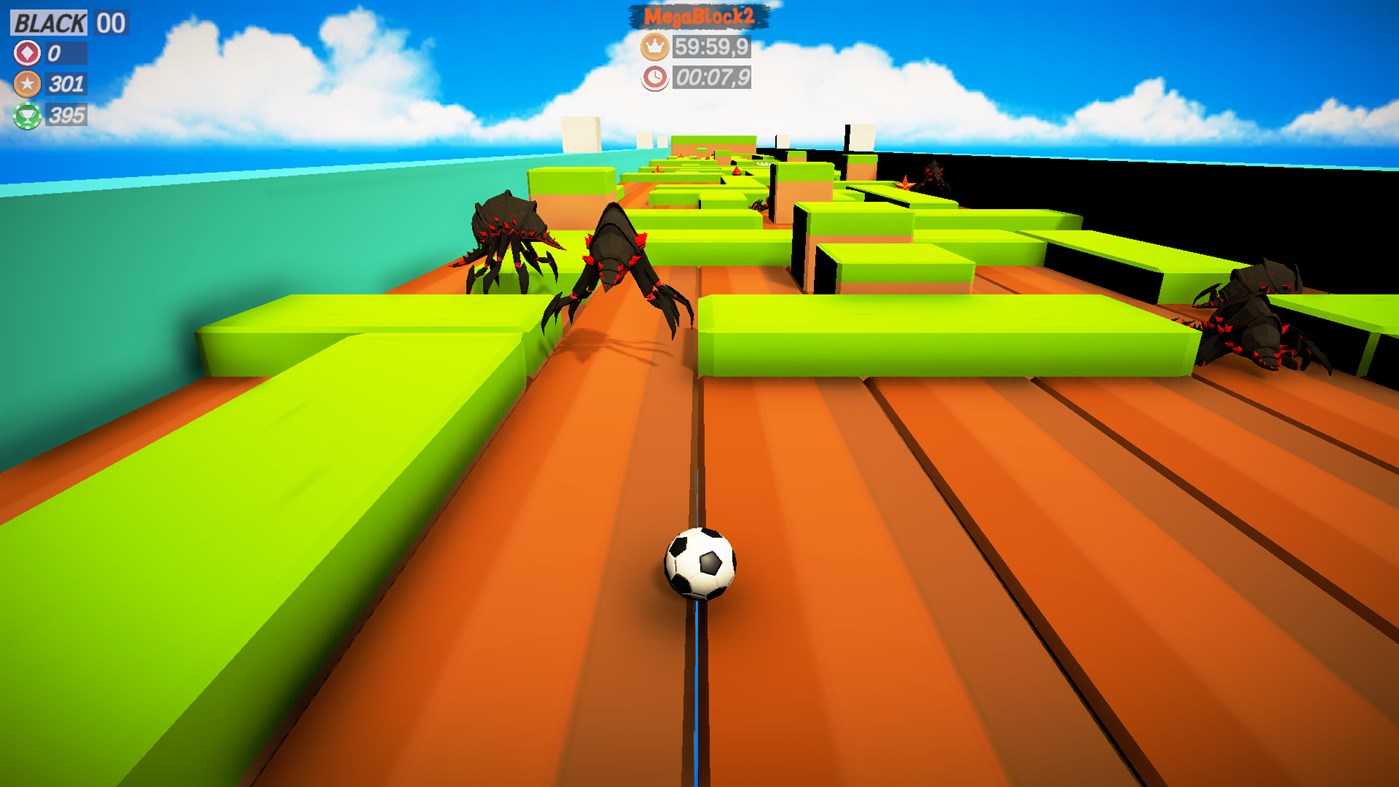Click the red diamond gem icon
Viewport: 1399px width, 787px height.
(27, 51)
